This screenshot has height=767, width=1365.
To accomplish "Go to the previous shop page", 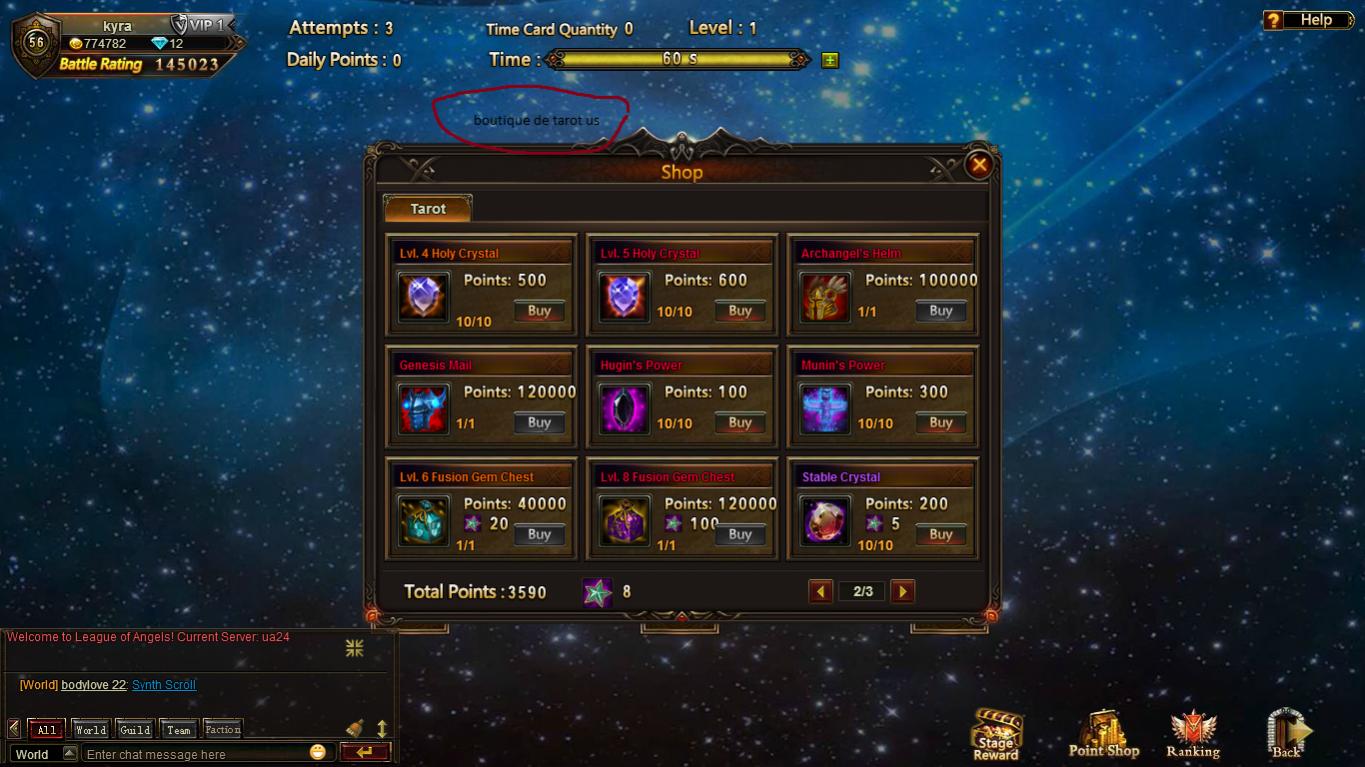I will (821, 591).
